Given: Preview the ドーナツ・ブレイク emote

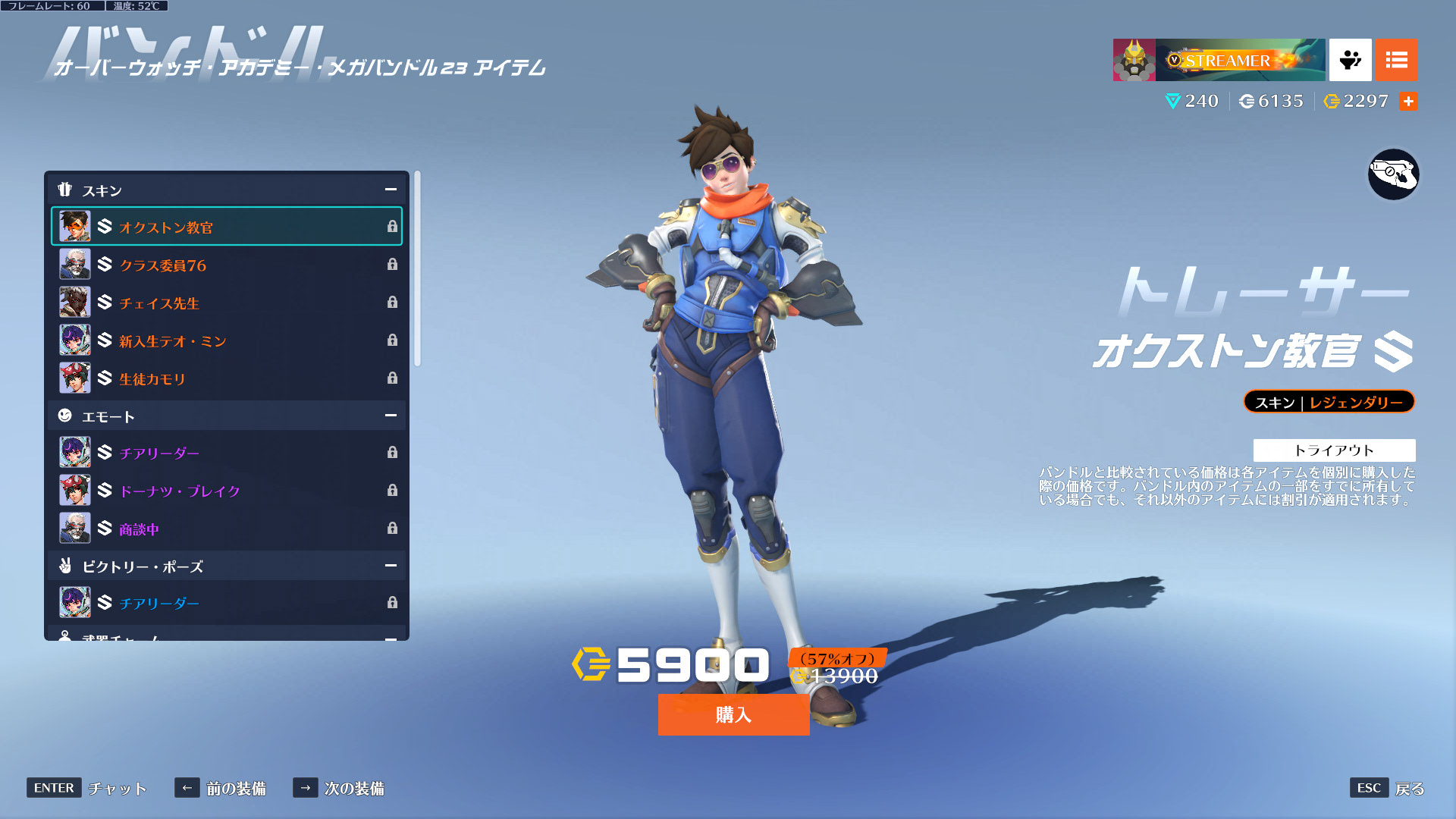Looking at the screenshot, I should [x=226, y=491].
